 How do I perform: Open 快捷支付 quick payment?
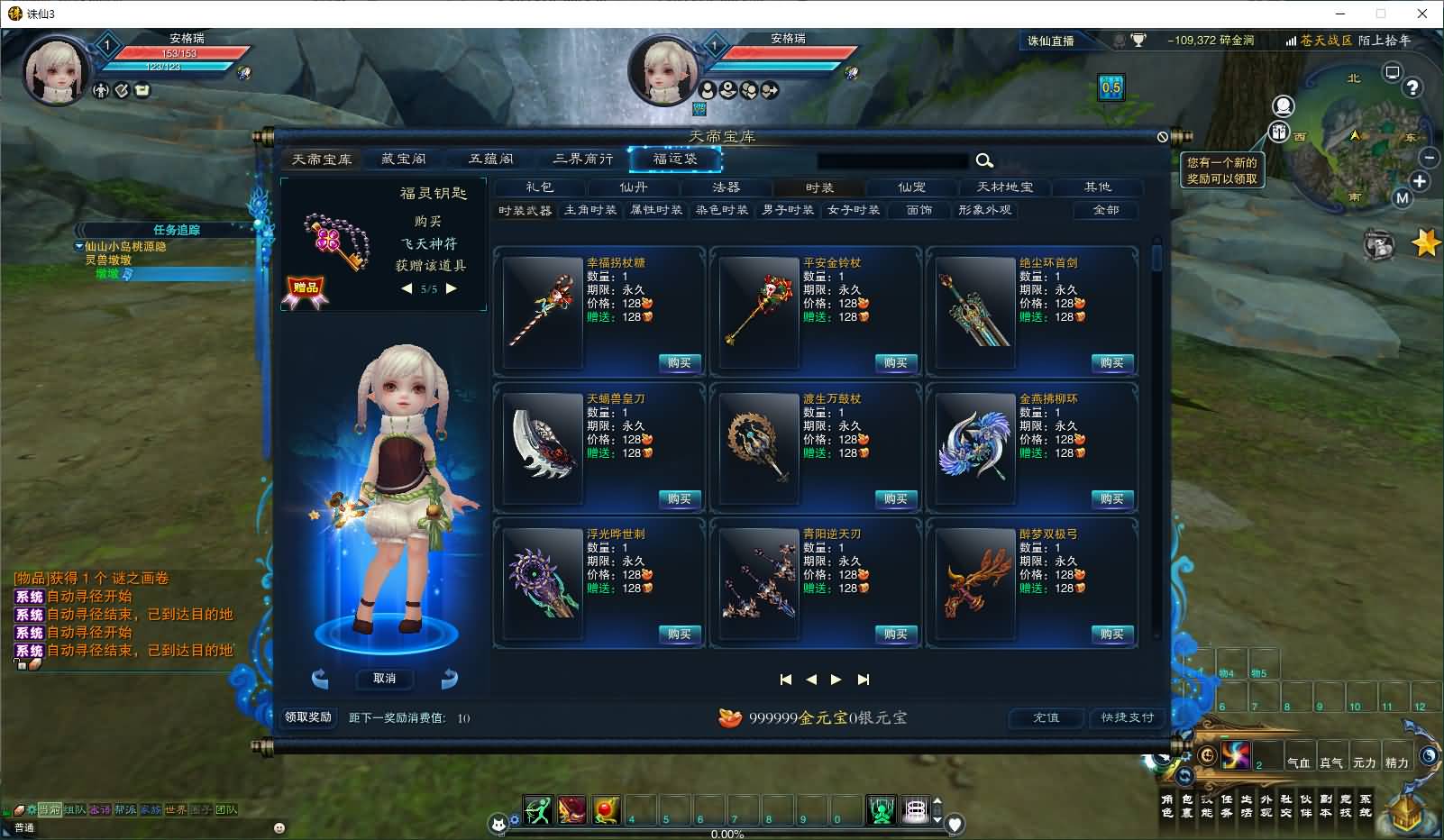click(1127, 717)
